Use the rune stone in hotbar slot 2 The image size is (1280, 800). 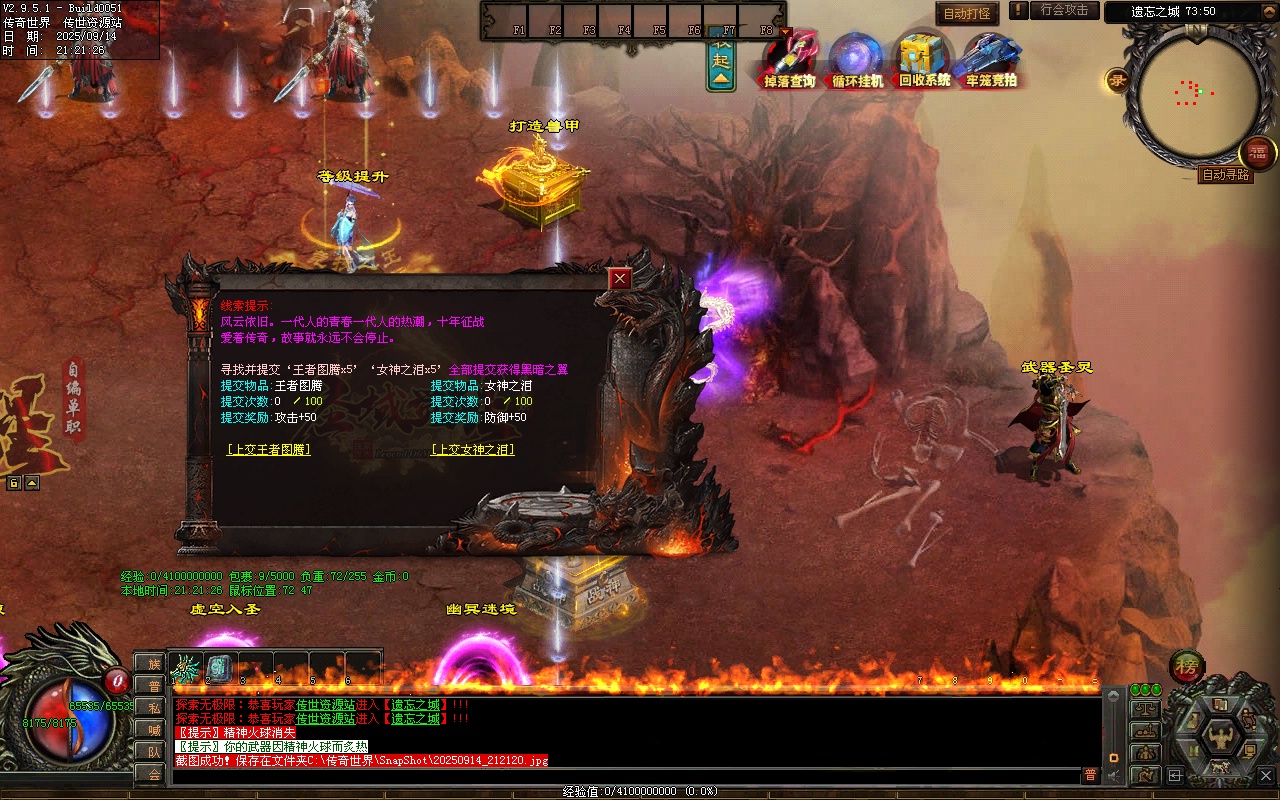(x=220, y=668)
